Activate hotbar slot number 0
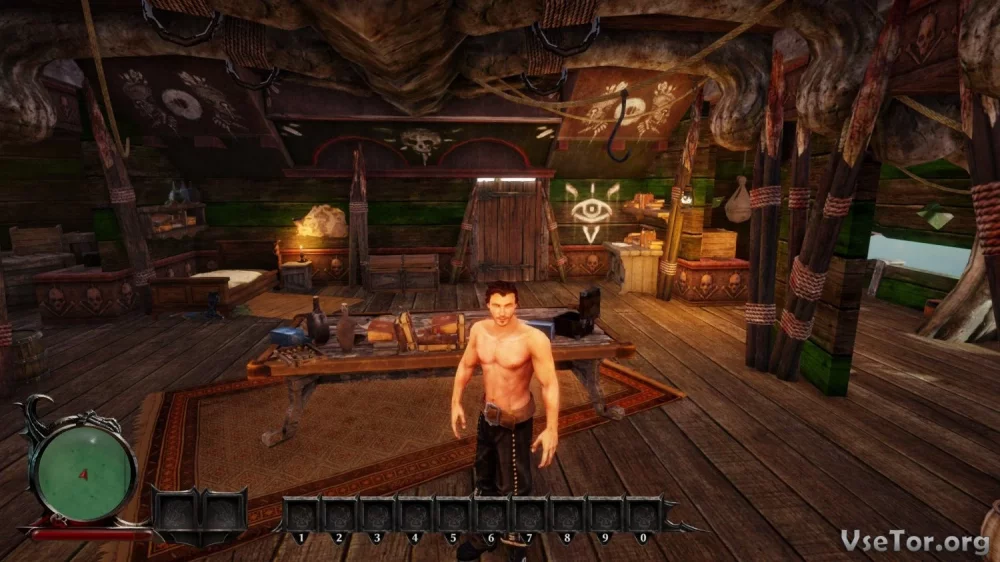This screenshot has width=1000, height=562. [x=643, y=514]
